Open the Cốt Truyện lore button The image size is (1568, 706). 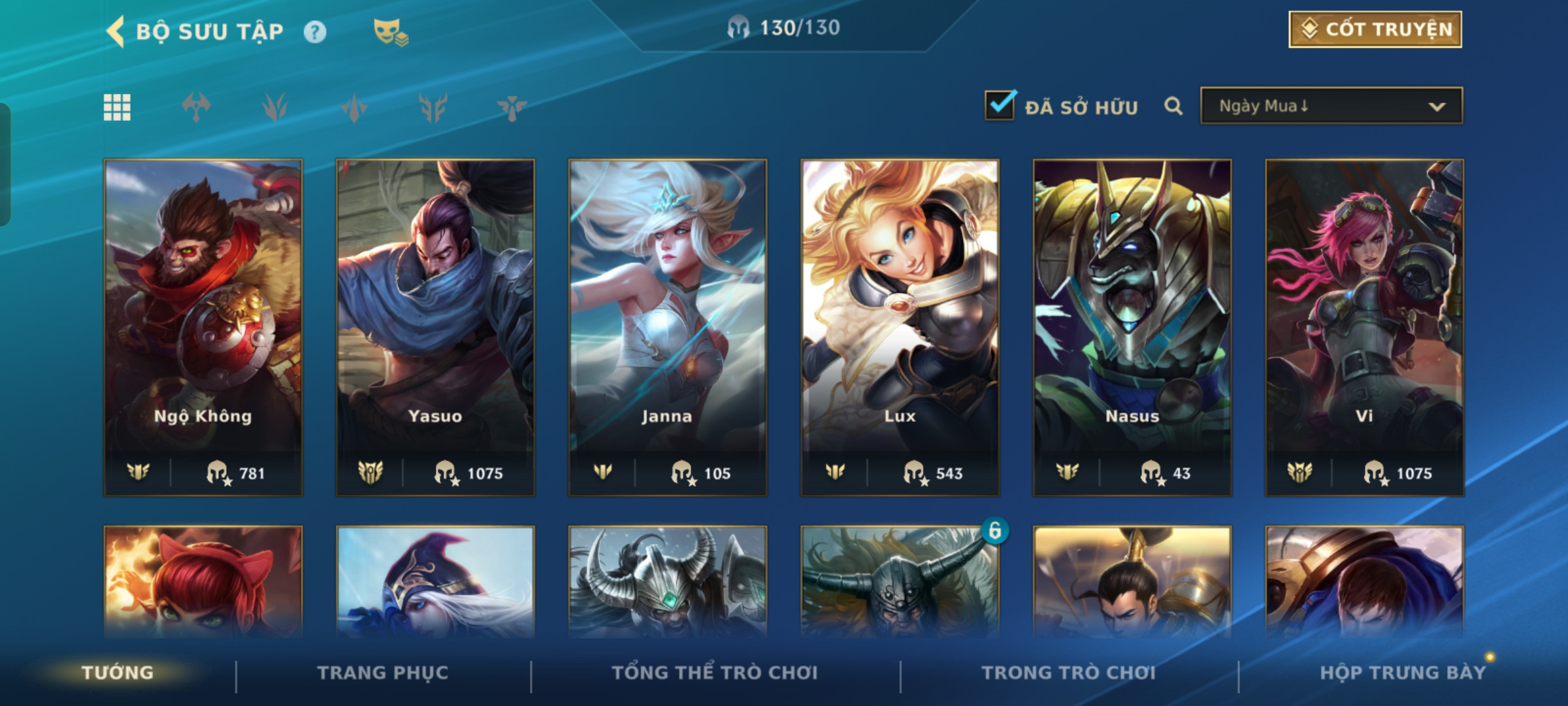[x=1375, y=29]
